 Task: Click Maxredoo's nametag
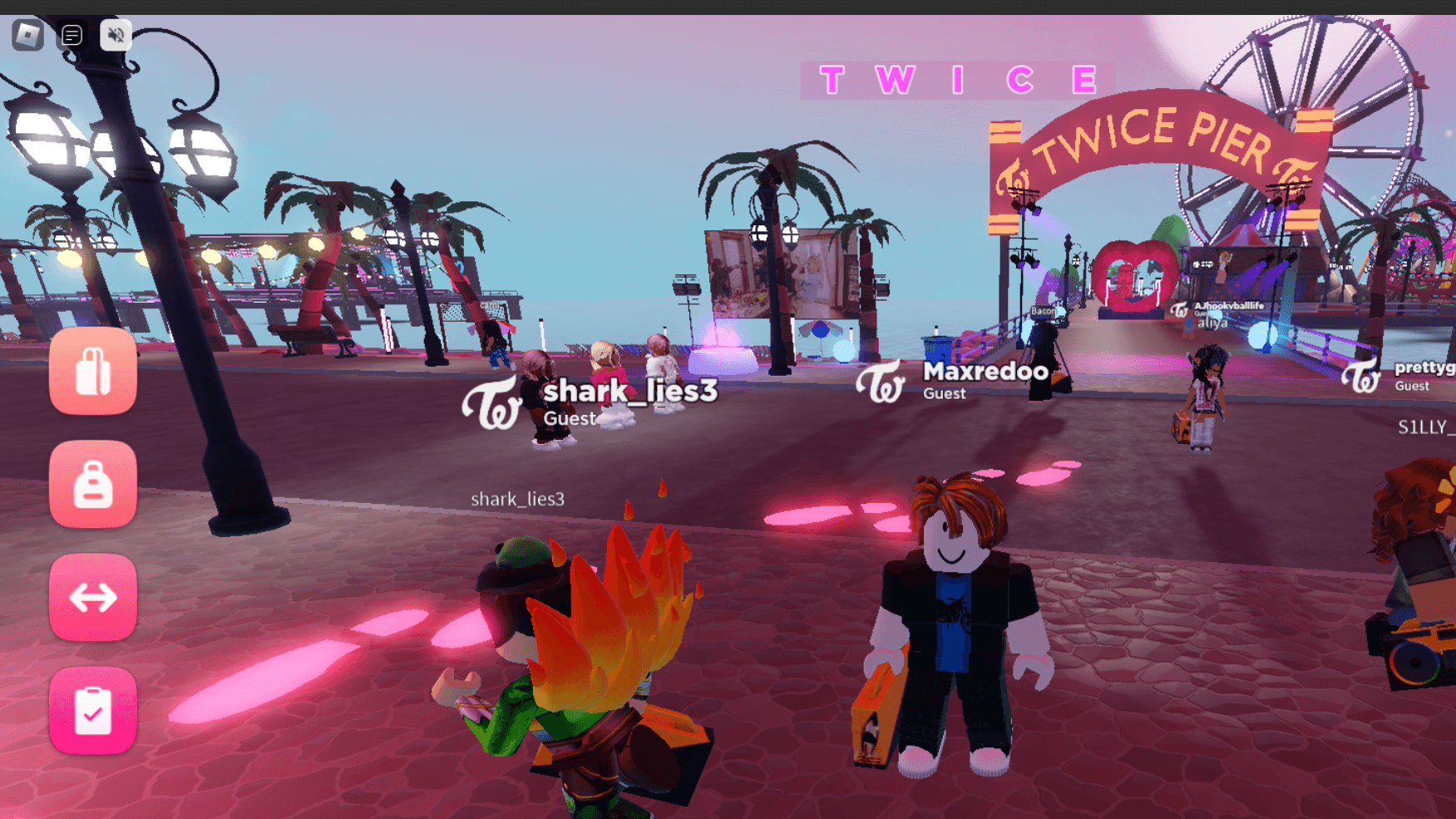[x=986, y=372]
